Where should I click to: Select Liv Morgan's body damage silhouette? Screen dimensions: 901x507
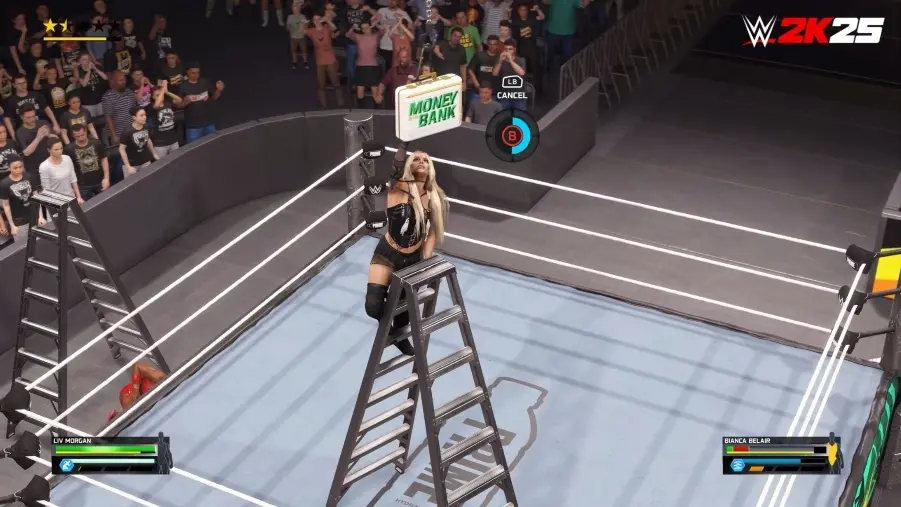163,454
